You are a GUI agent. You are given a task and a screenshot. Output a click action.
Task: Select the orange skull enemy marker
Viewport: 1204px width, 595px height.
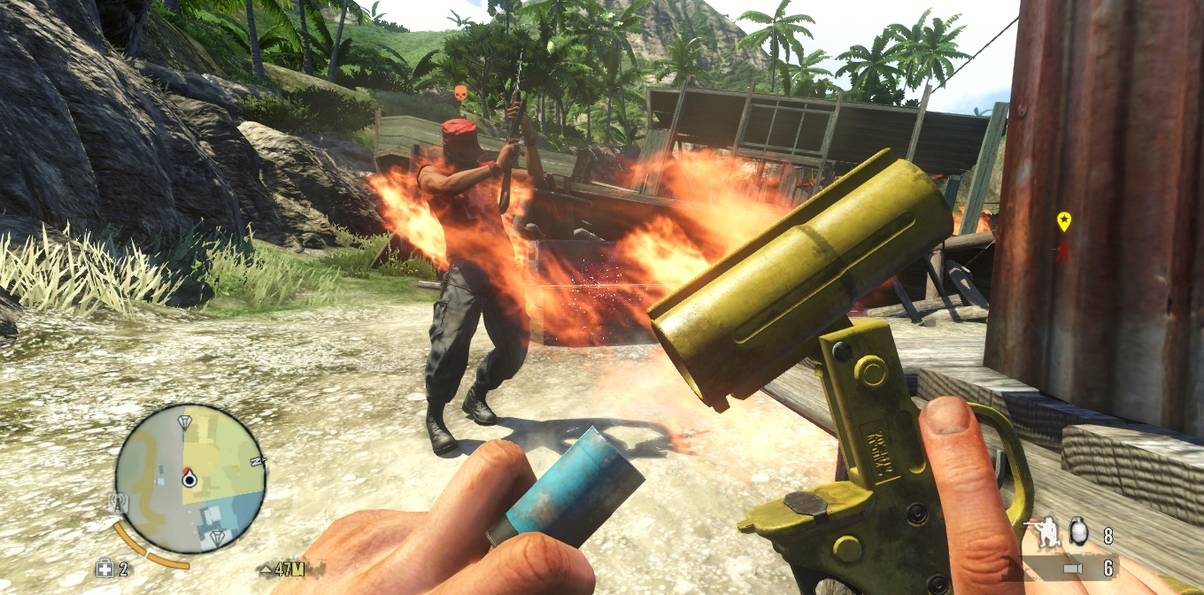pos(460,93)
